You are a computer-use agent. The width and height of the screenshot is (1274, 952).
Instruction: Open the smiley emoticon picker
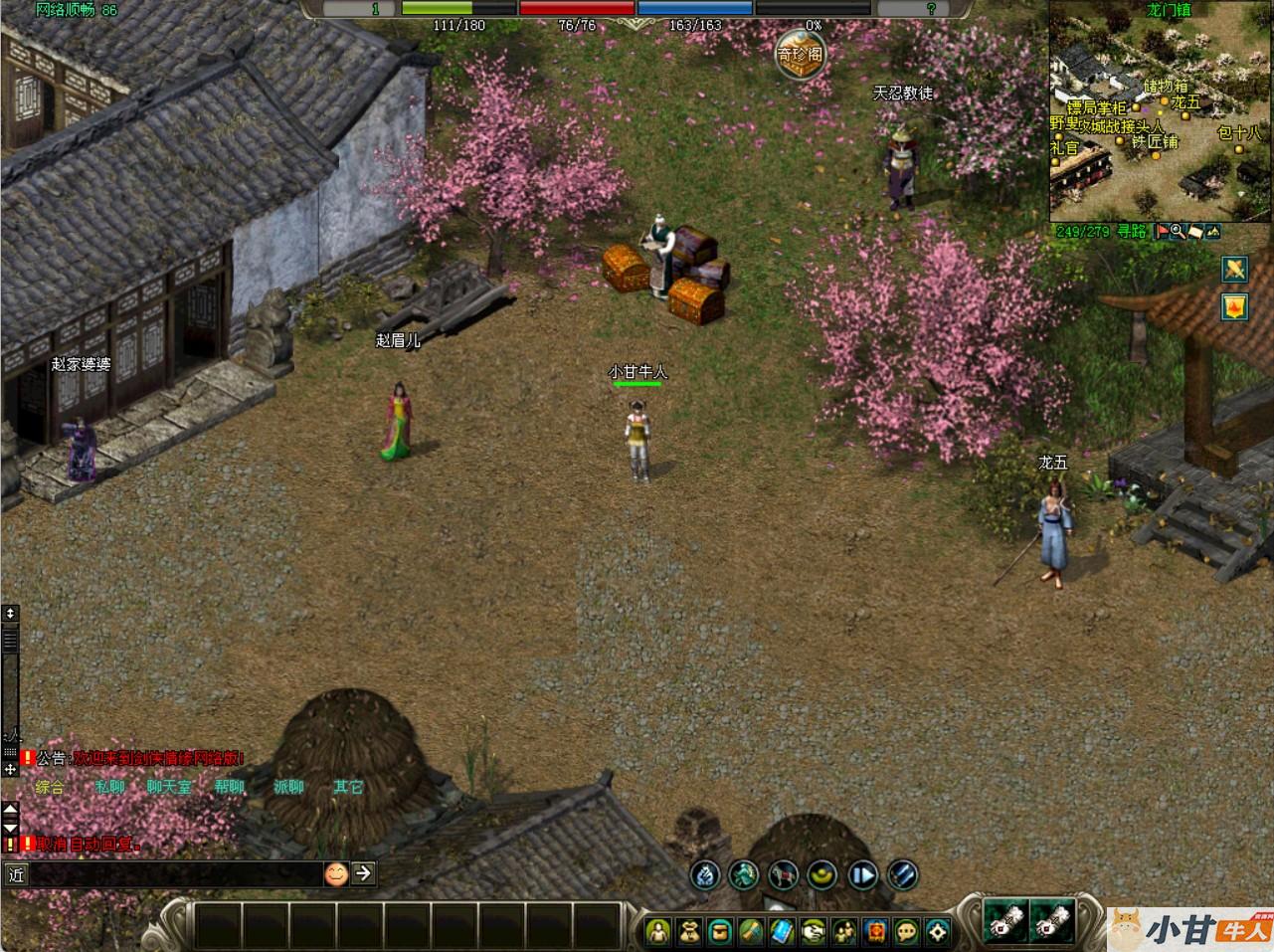(x=336, y=874)
